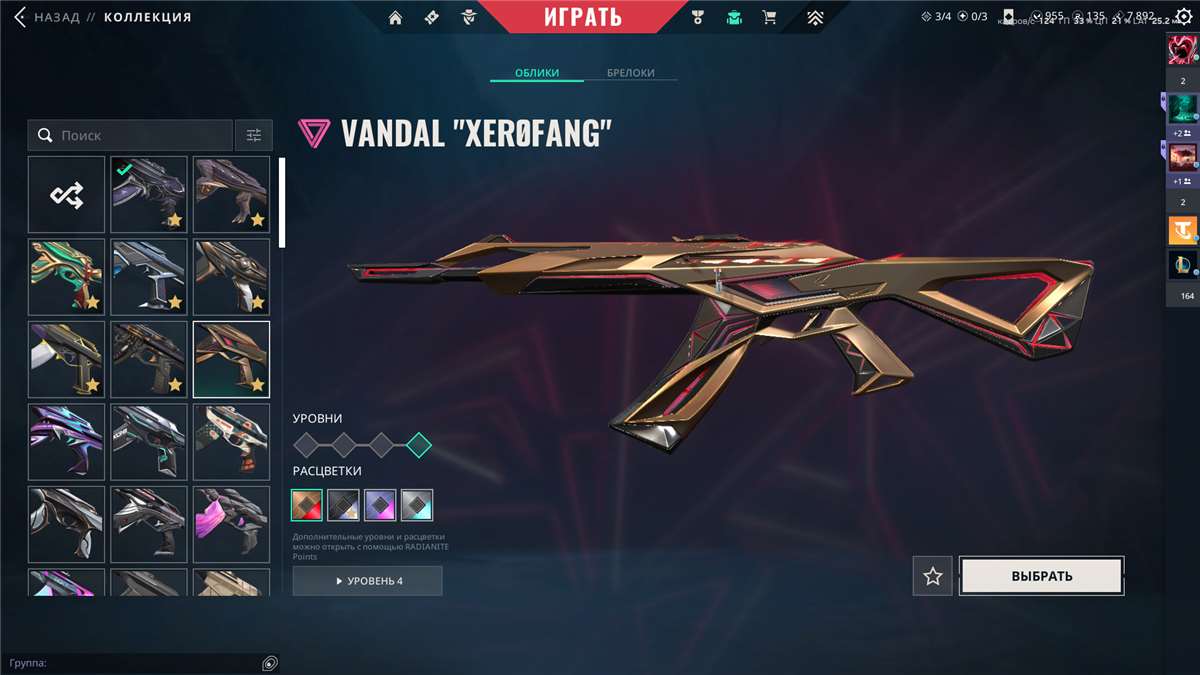This screenshot has width=1200, height=675.
Task: Open the home icon in top bar
Action: coord(396,17)
